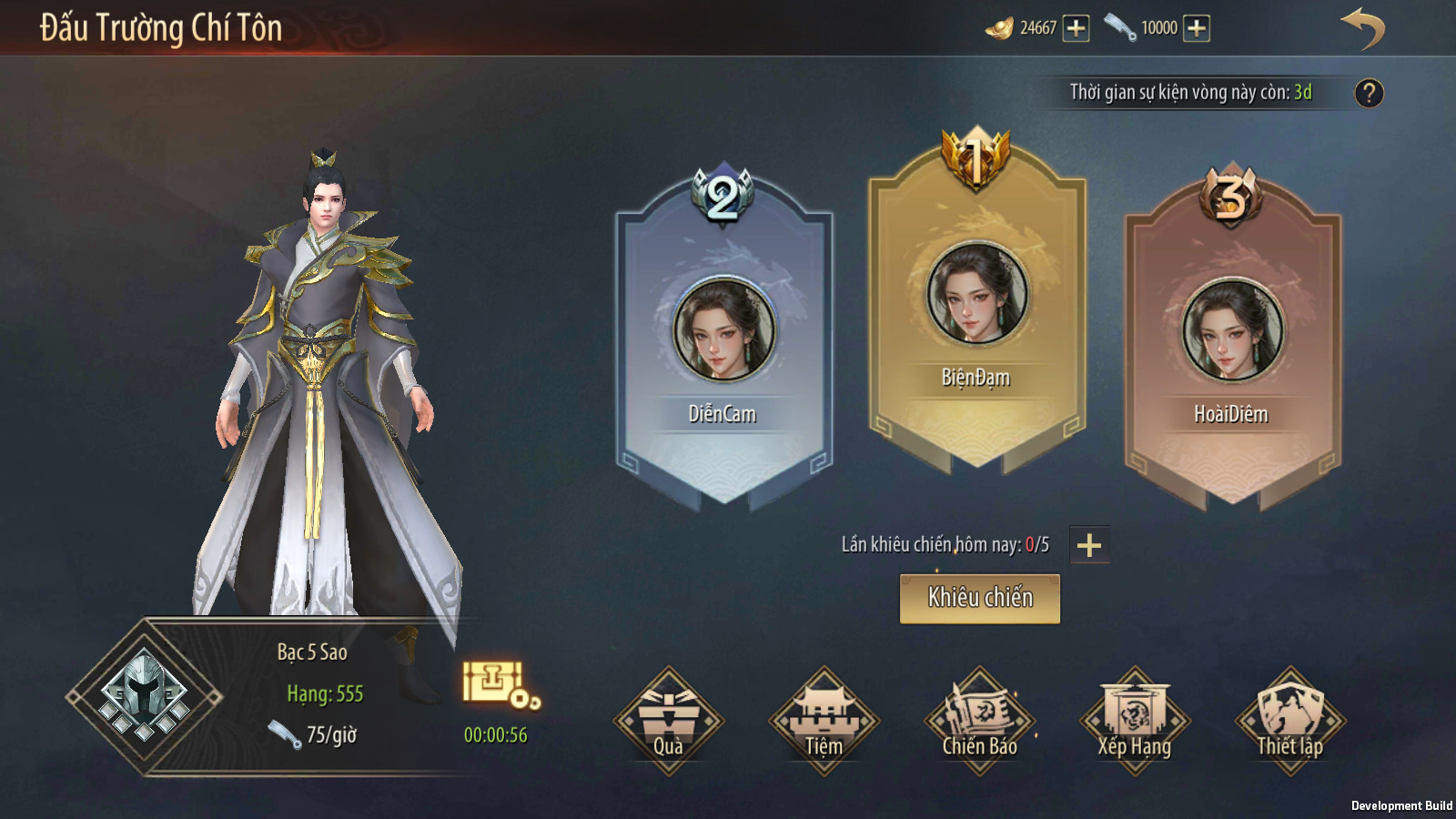Open the Thiết lập formation setup
1456x819 pixels.
tap(1289, 721)
